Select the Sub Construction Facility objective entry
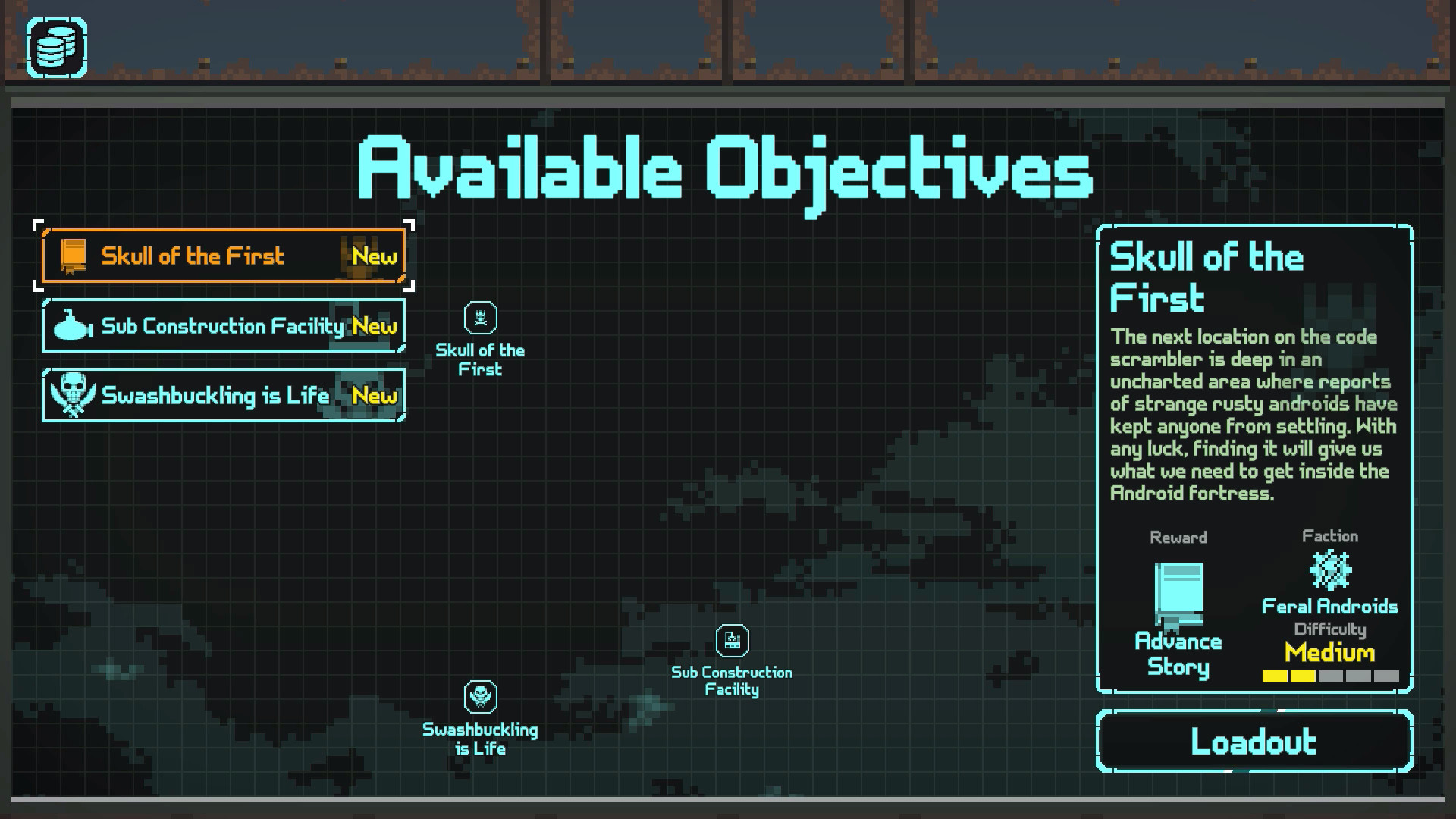The image size is (1456, 819). click(x=224, y=326)
